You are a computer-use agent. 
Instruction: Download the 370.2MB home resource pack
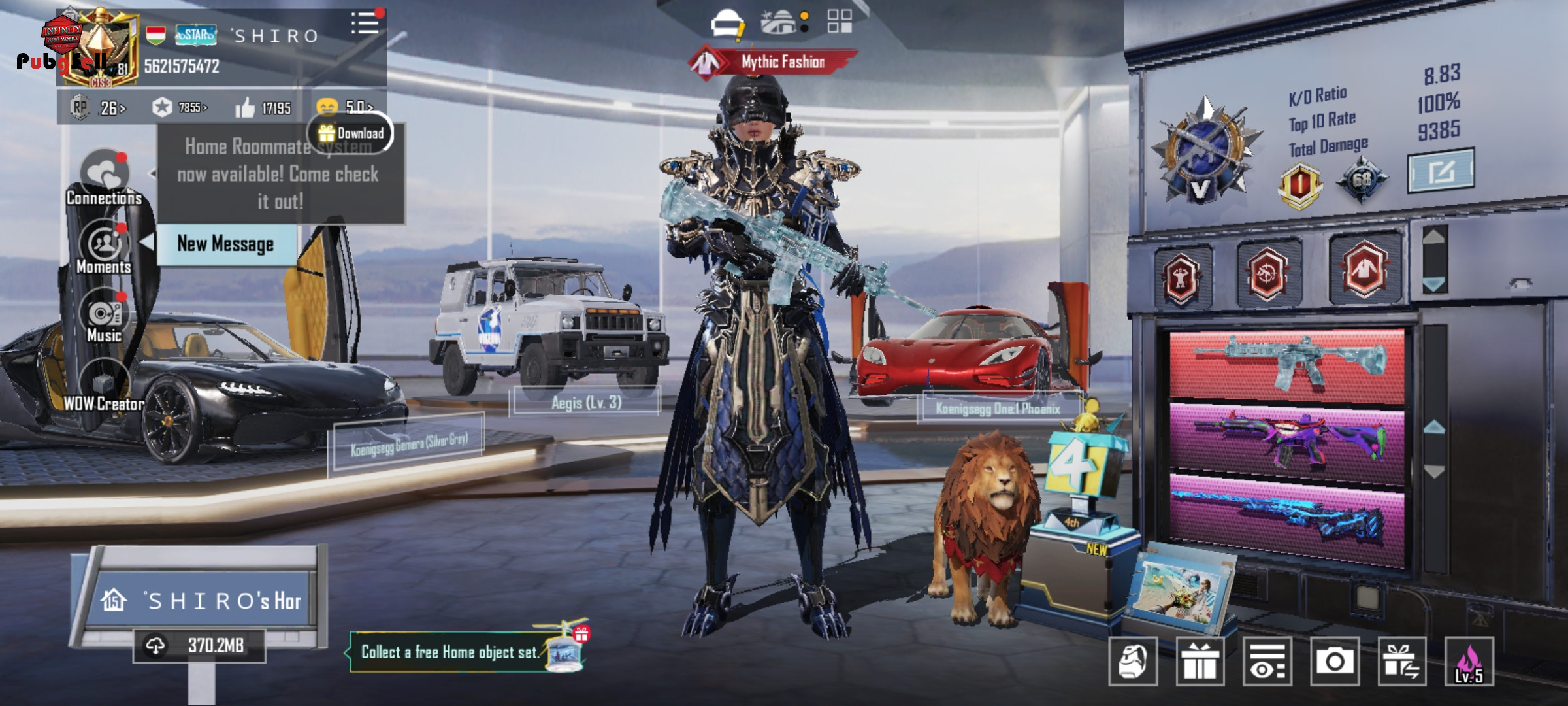[199, 646]
